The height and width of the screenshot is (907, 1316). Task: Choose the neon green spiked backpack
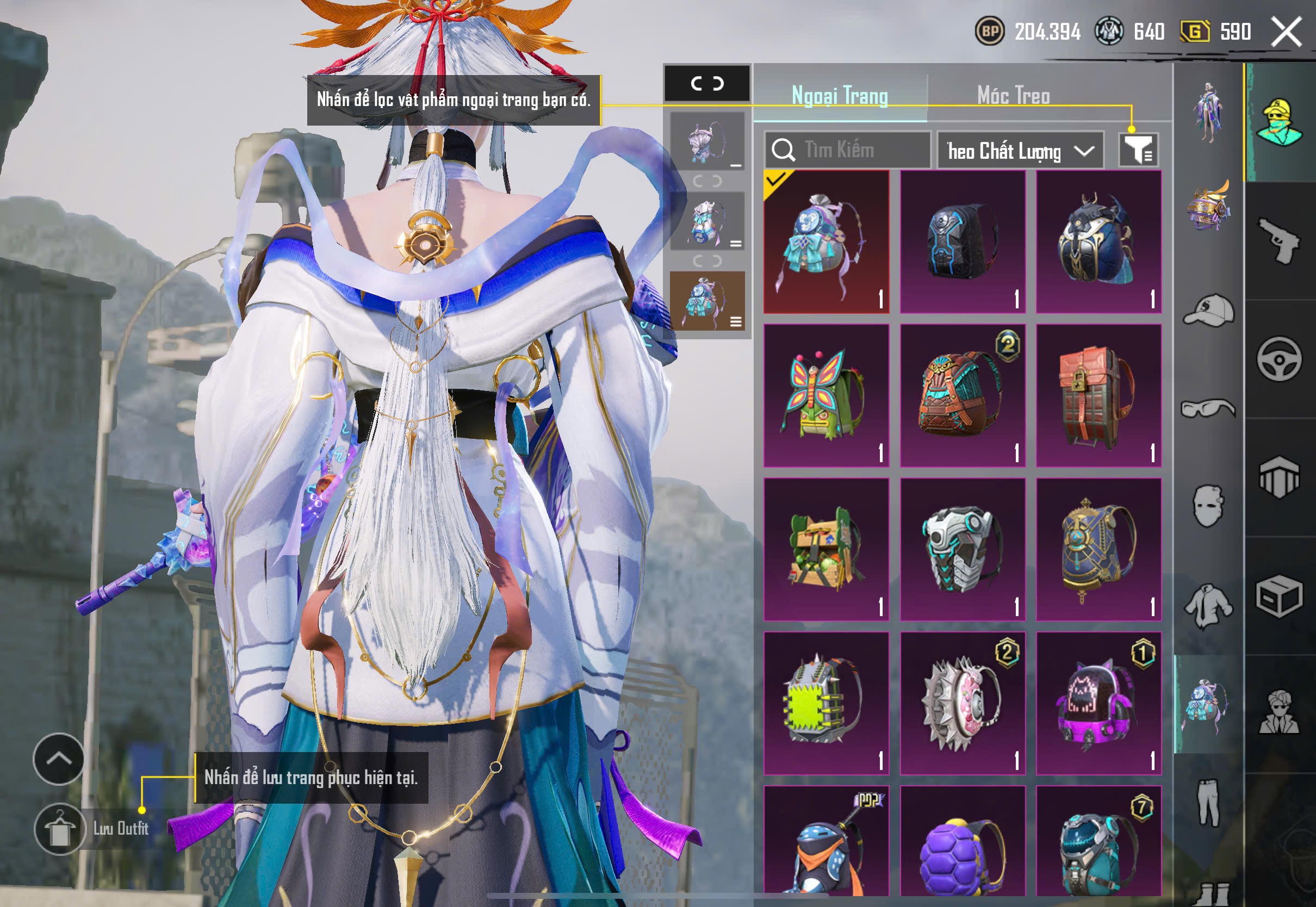point(825,703)
